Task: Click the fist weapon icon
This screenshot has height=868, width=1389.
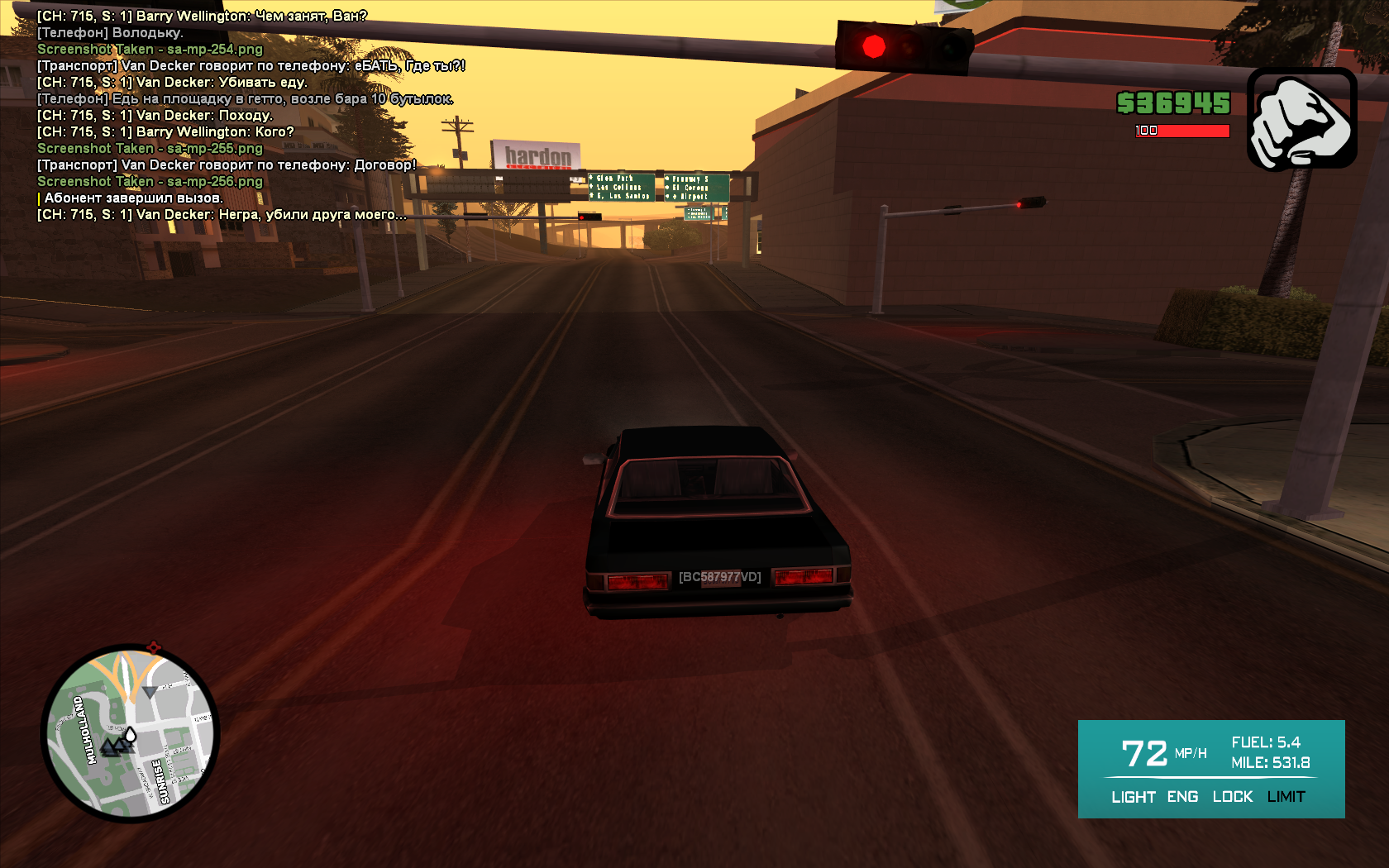Action: (1301, 119)
